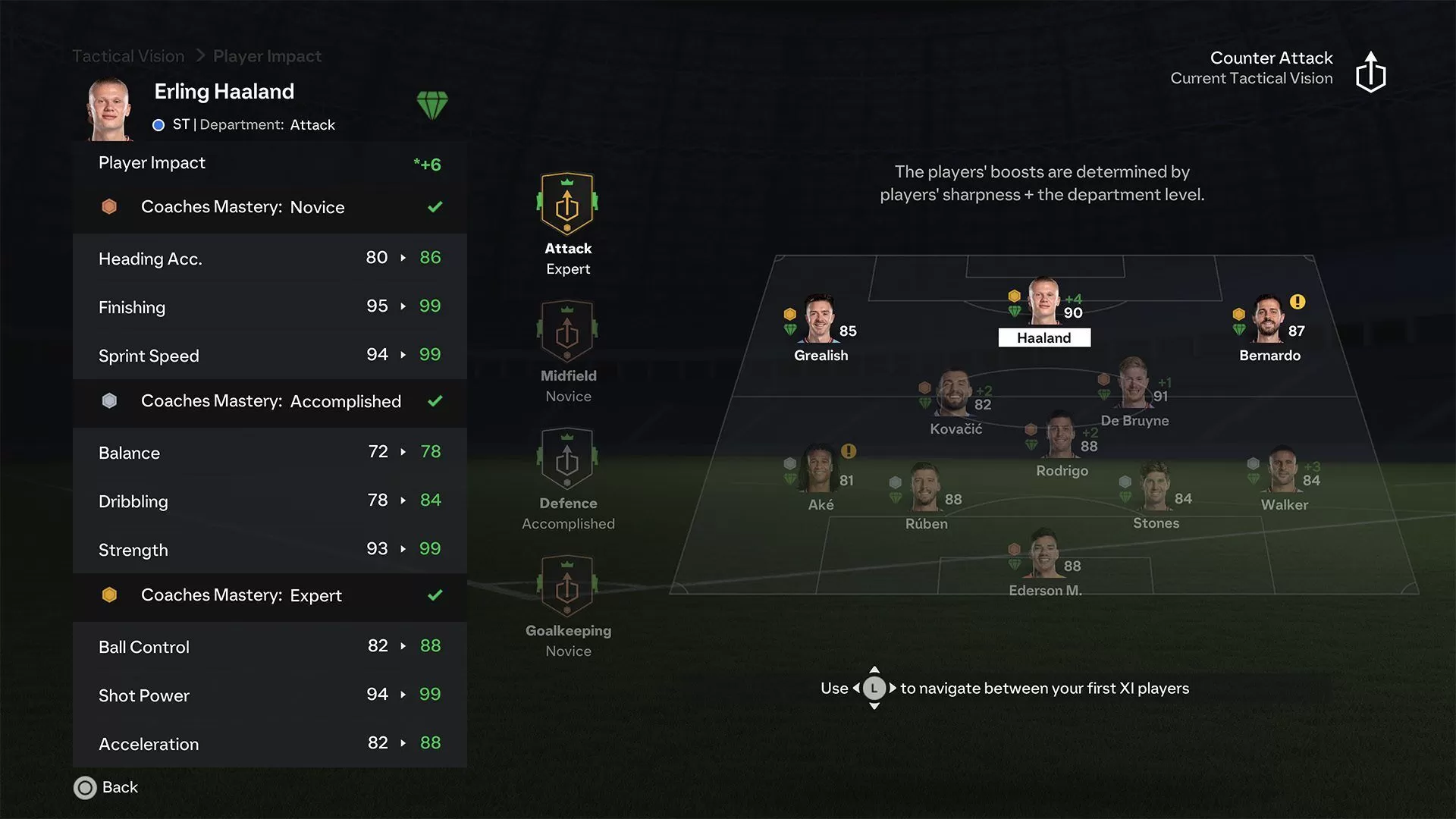The height and width of the screenshot is (819, 1456).
Task: Click the blue ST position dot
Action: (x=158, y=125)
